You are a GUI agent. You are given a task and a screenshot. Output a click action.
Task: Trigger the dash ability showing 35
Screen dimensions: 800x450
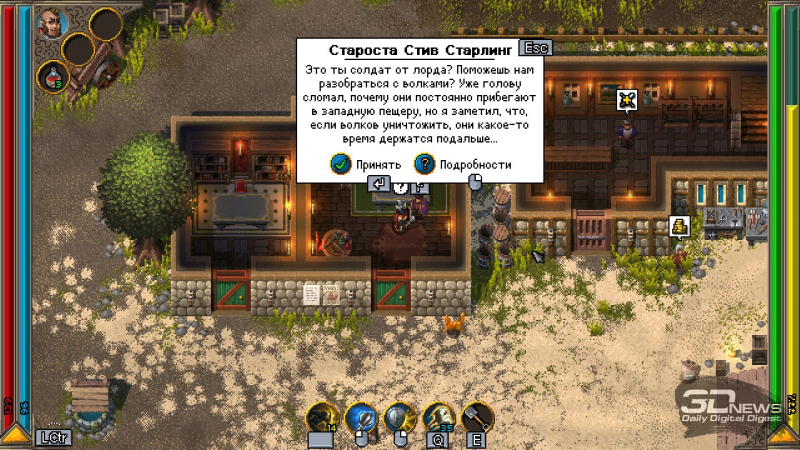(438, 418)
